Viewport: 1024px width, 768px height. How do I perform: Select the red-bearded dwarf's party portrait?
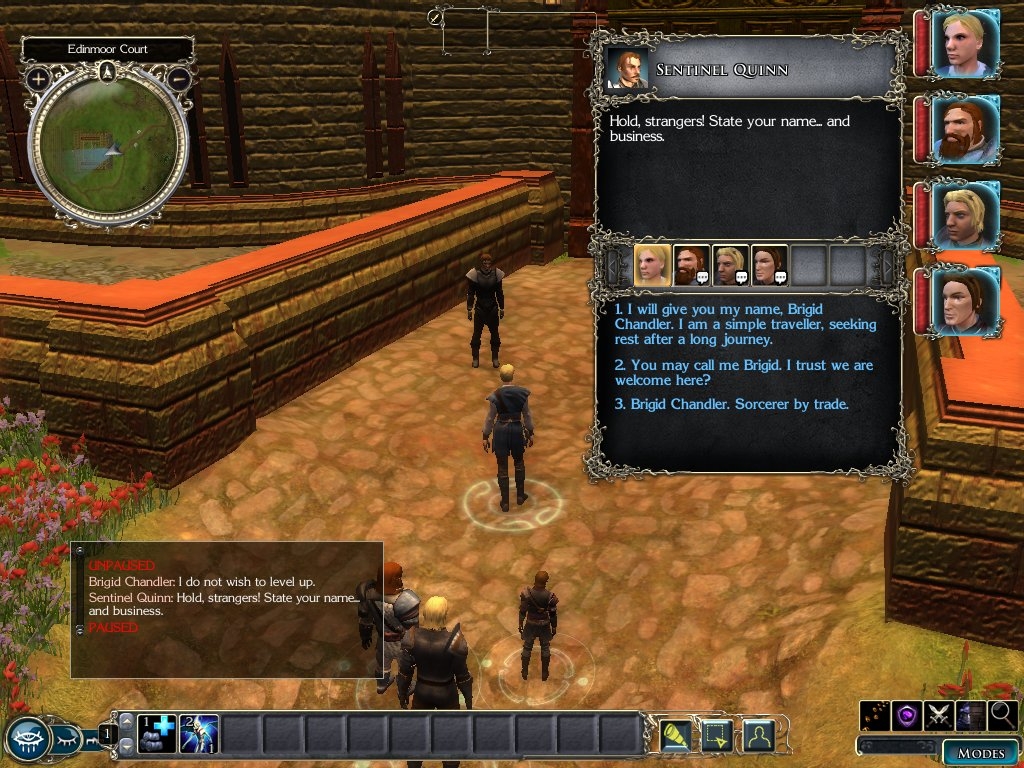(x=965, y=130)
